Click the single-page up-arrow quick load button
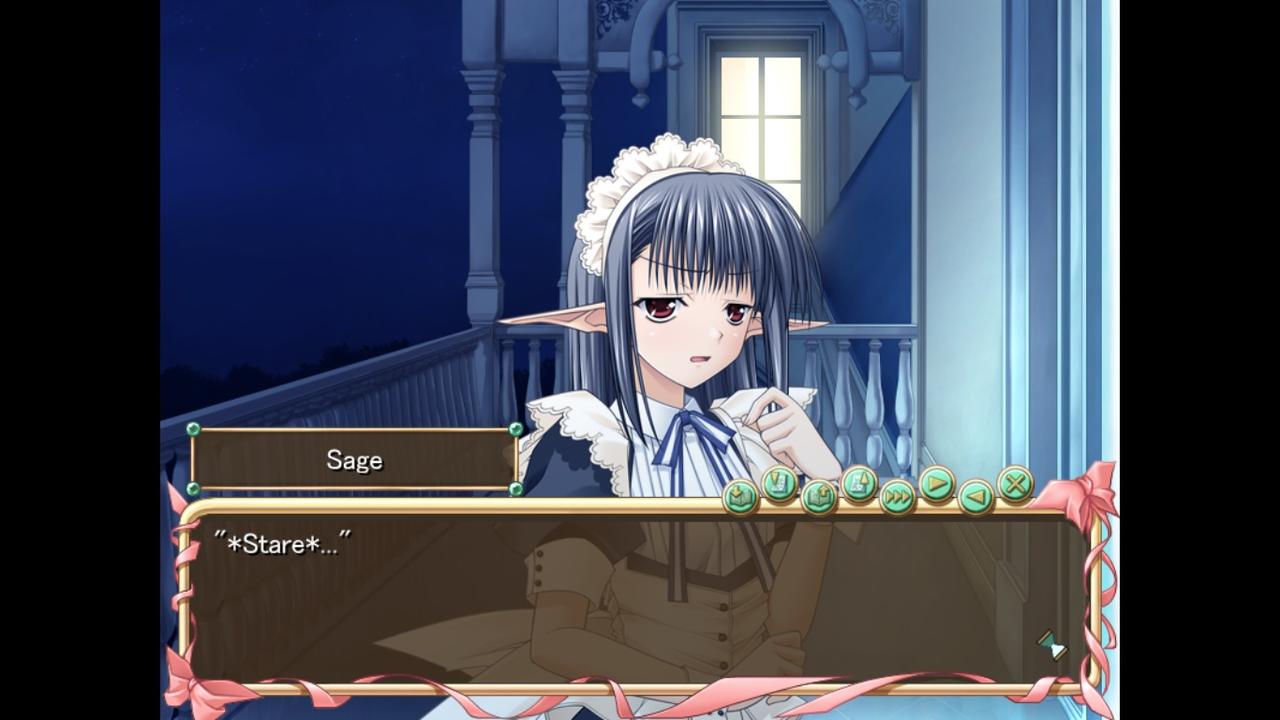 click(859, 485)
